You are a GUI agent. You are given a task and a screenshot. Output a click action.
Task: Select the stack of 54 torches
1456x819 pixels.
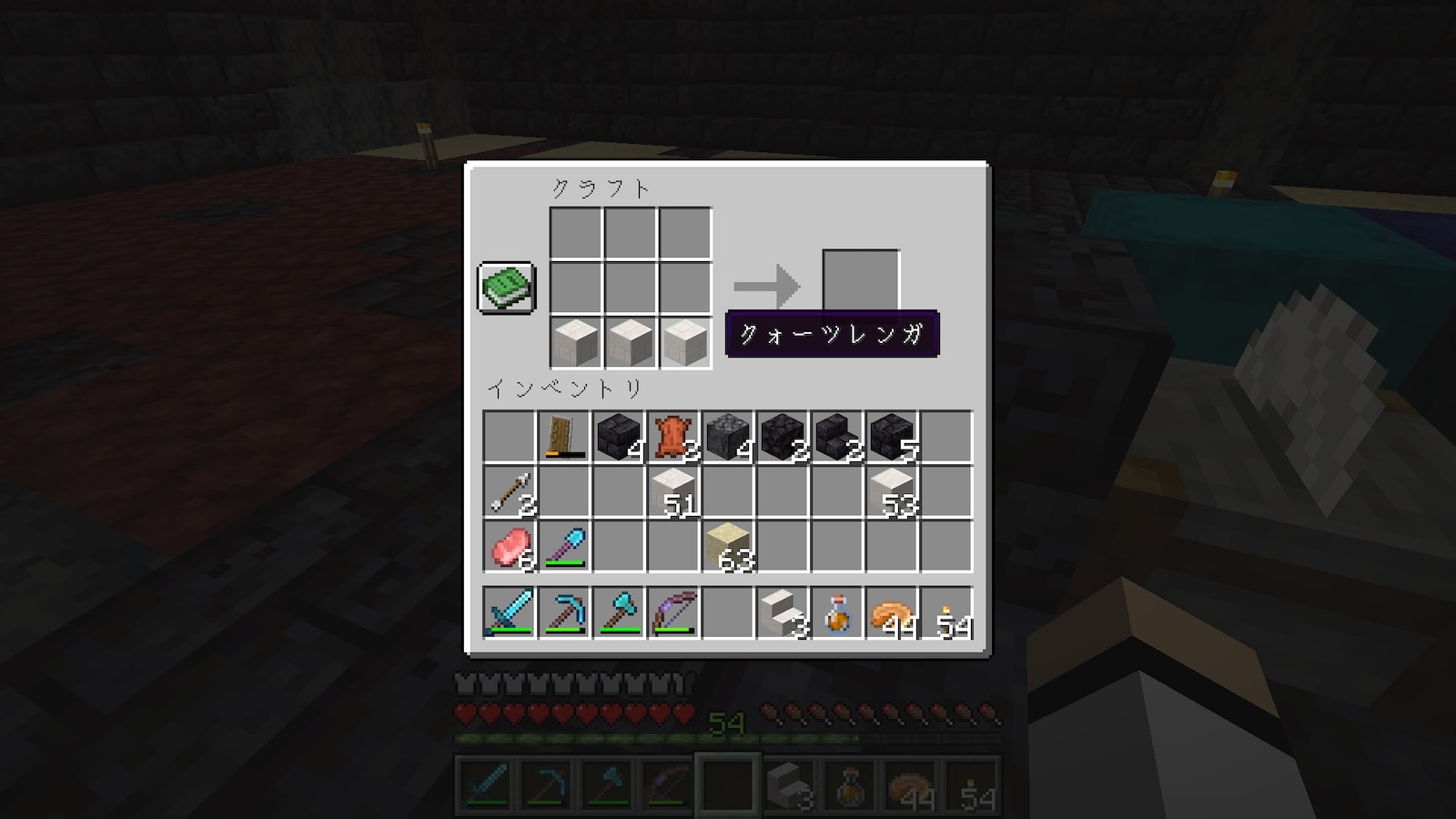click(x=946, y=612)
